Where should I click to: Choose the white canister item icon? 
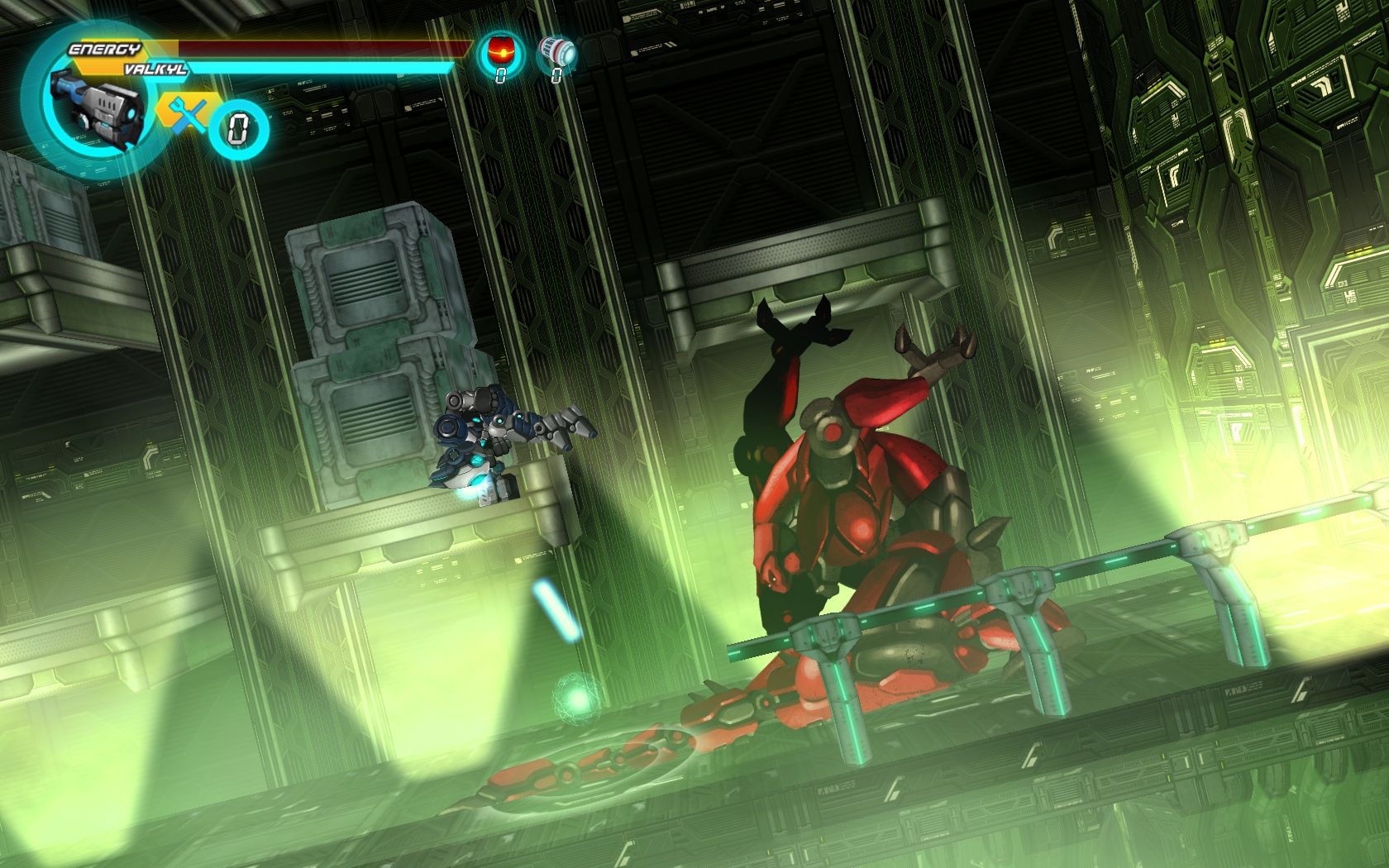556,51
